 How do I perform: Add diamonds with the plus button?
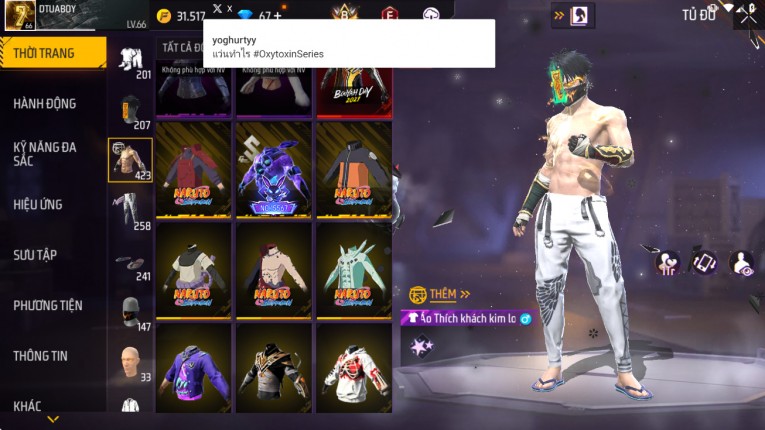click(x=277, y=16)
